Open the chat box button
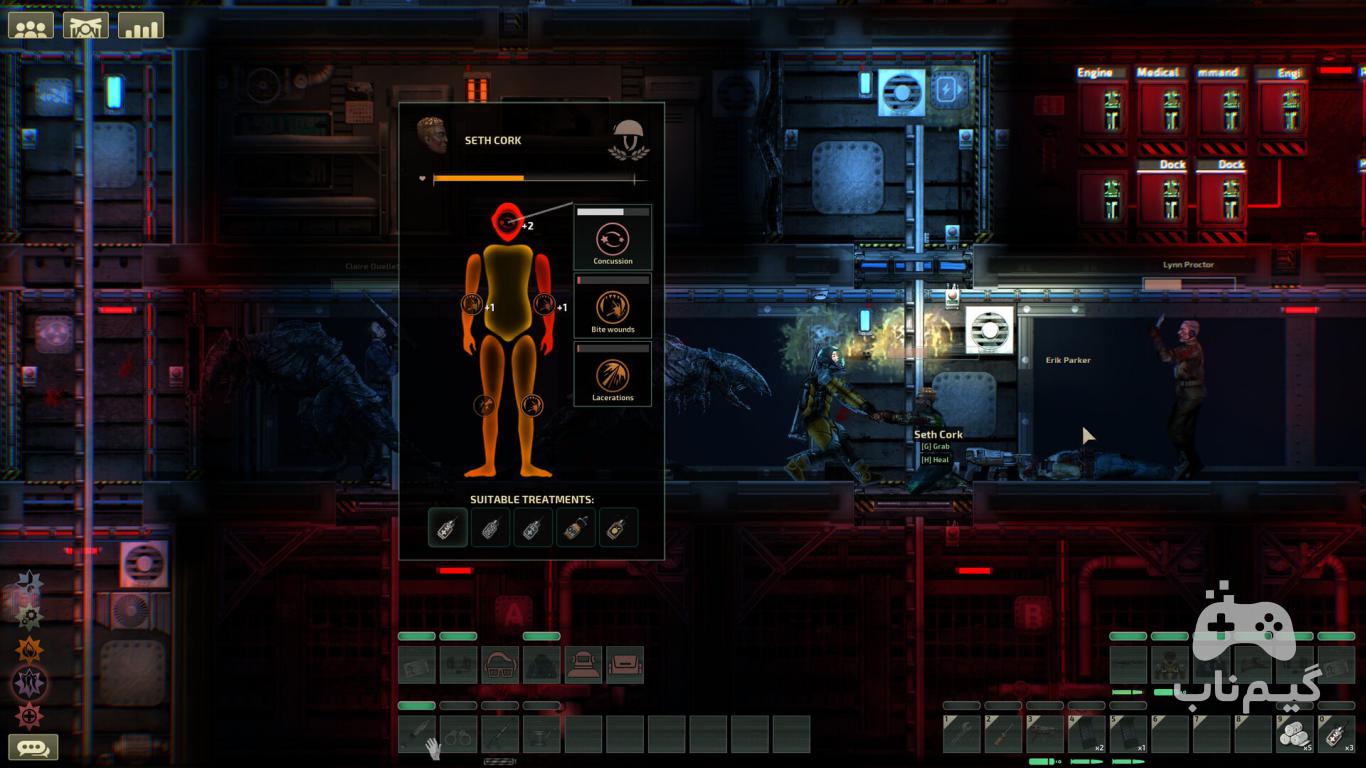This screenshot has width=1366, height=768. click(x=33, y=747)
